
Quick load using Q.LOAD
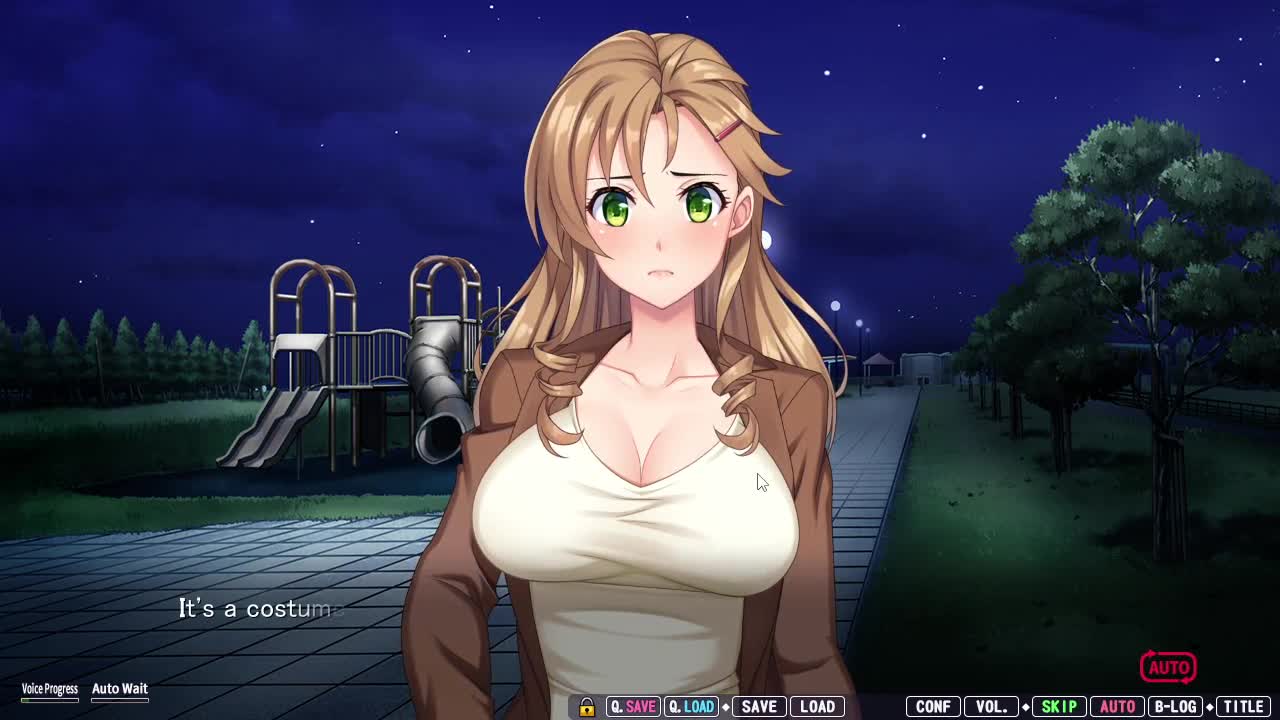point(691,707)
